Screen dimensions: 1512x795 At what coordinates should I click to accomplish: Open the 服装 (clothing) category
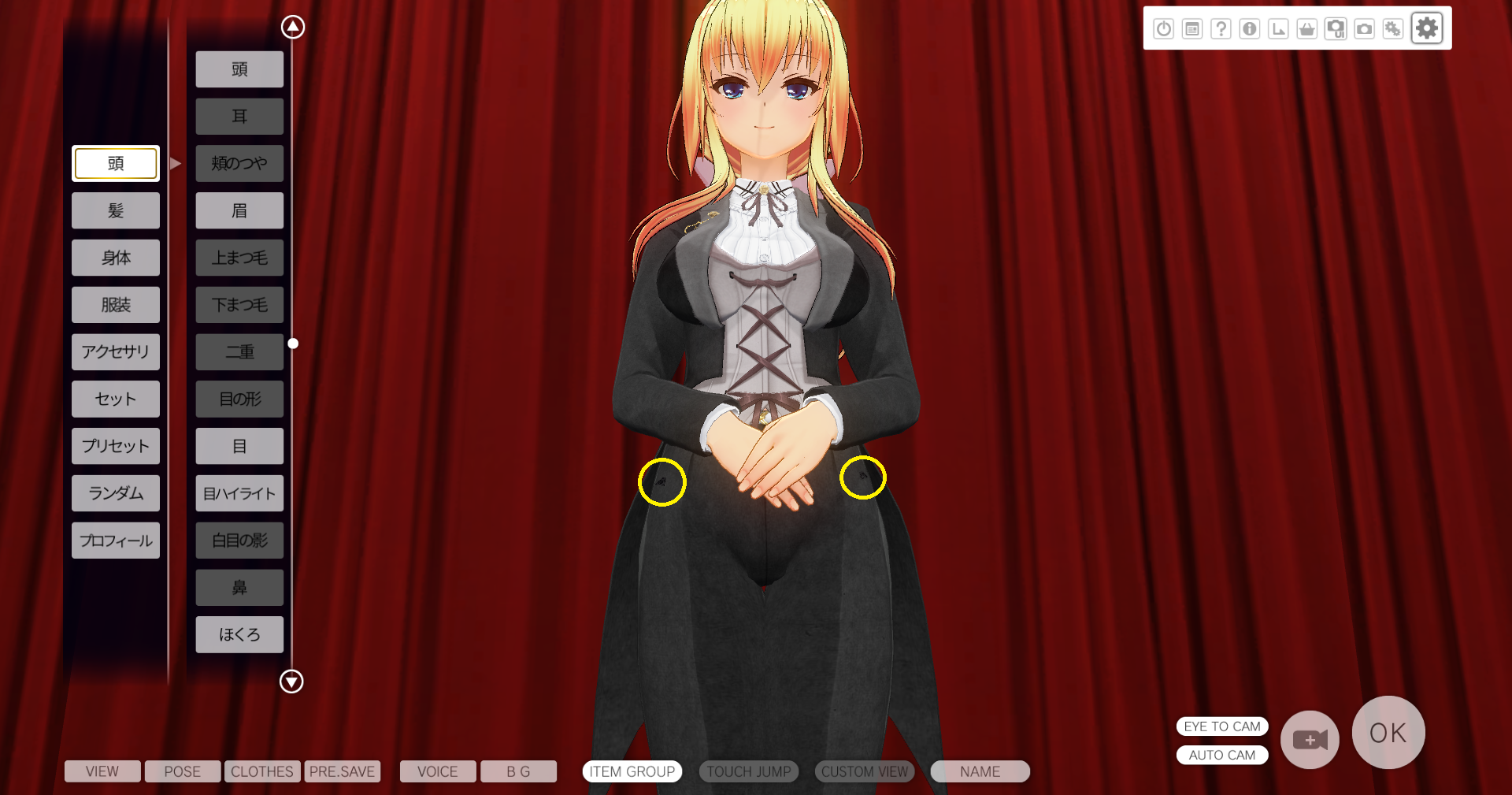[116, 305]
